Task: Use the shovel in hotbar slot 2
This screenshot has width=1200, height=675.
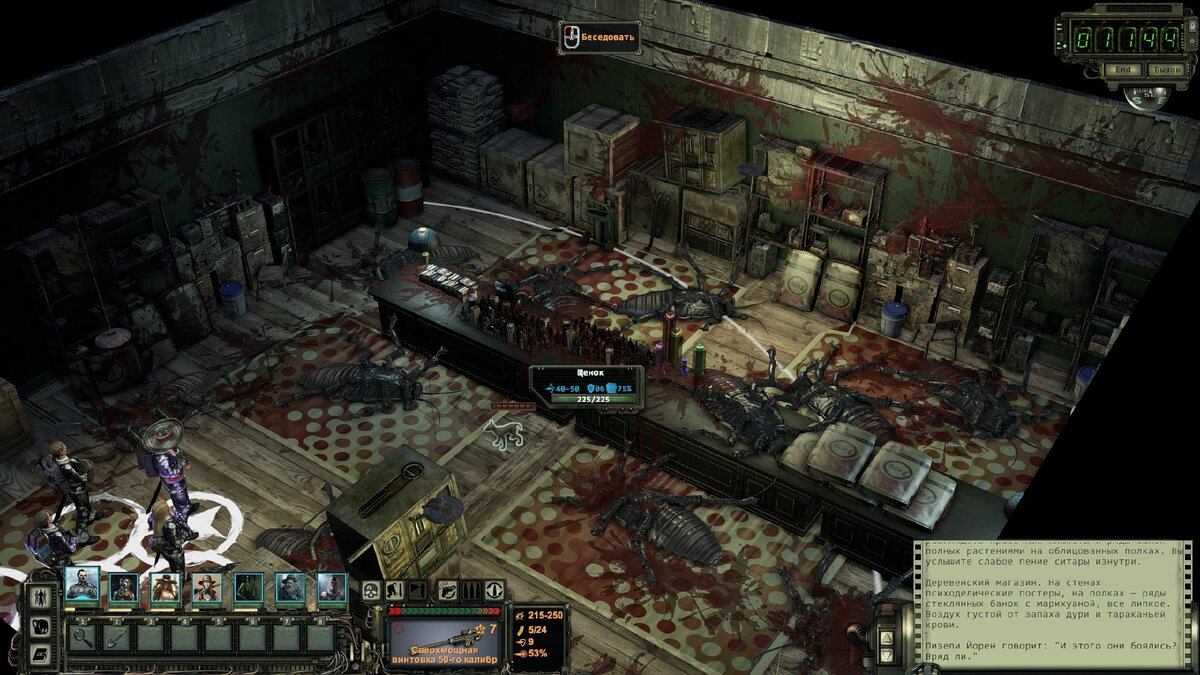Action: (117, 635)
